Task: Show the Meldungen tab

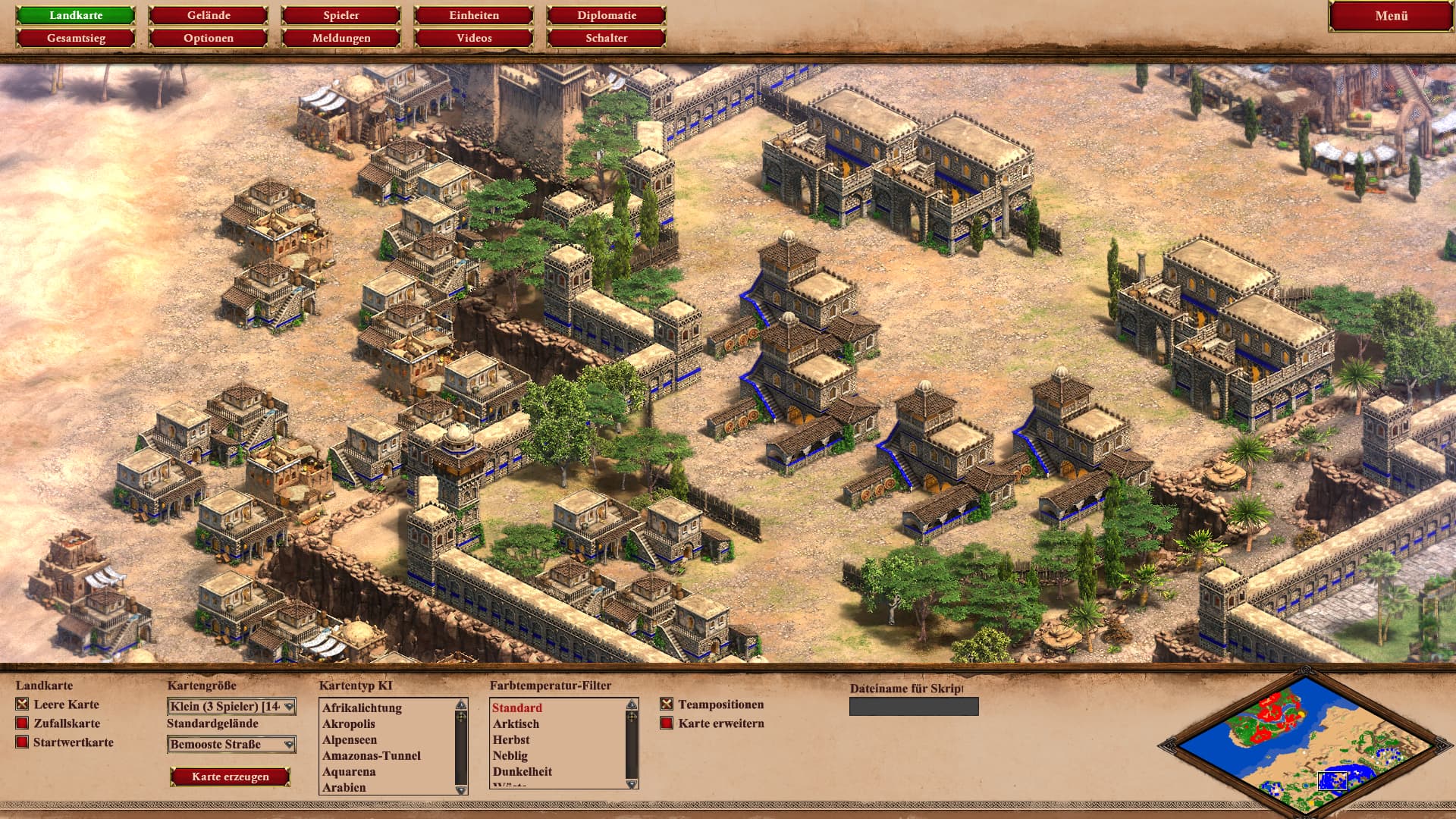Action: point(341,38)
